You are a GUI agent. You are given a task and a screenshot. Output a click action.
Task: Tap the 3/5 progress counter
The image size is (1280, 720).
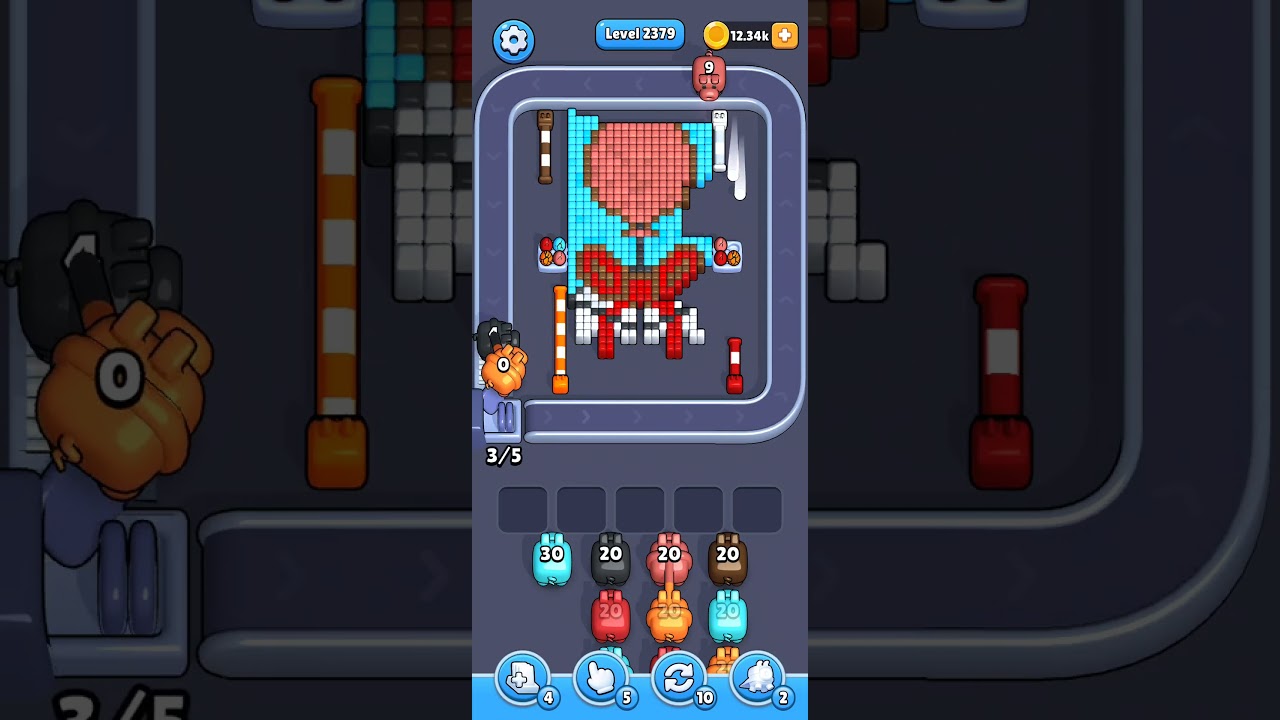(503, 456)
